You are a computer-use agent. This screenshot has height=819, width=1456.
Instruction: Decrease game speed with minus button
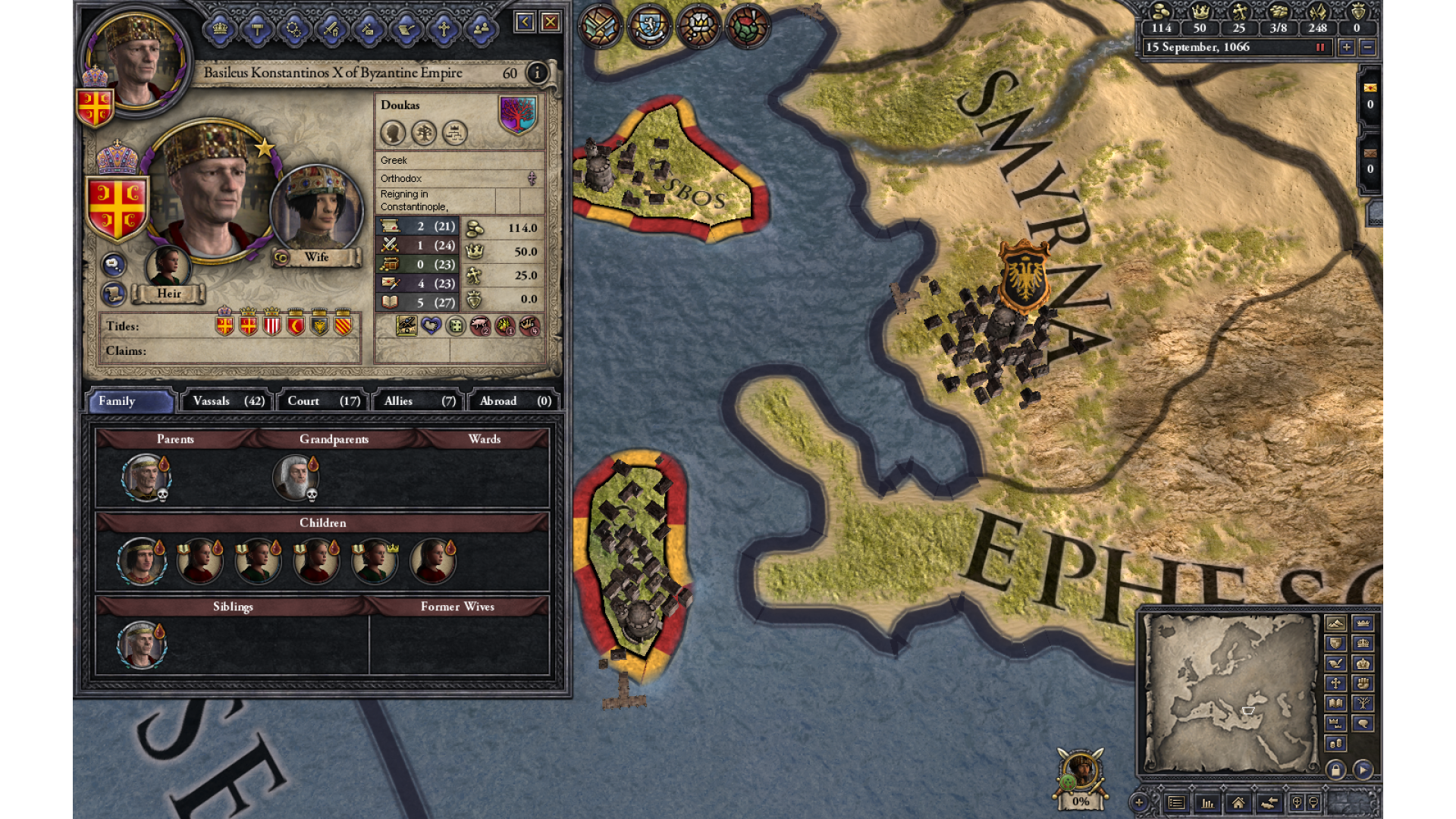(1367, 47)
